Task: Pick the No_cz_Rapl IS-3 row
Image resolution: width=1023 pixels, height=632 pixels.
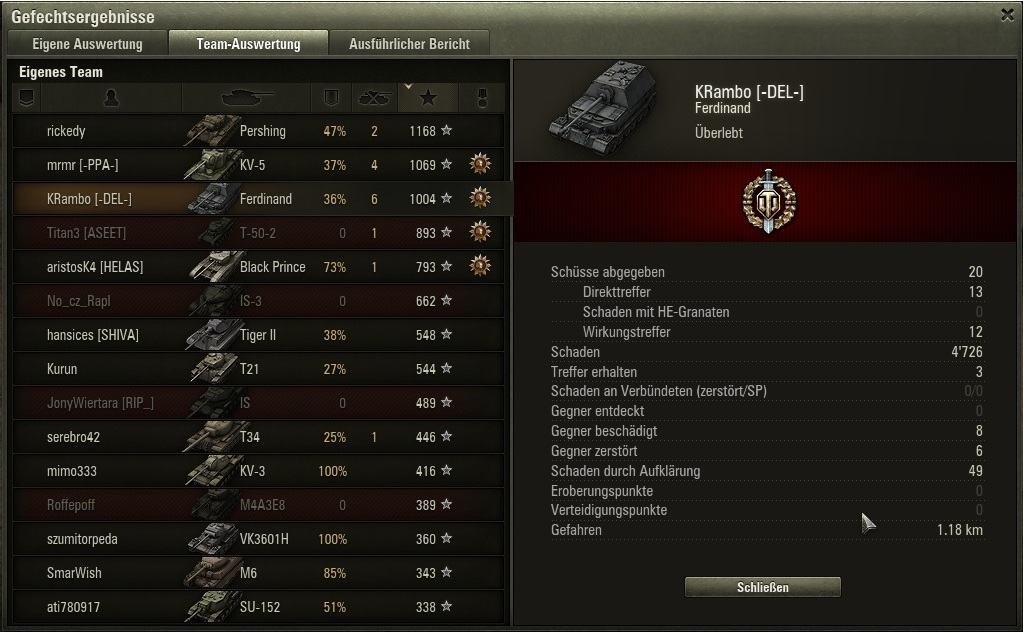Action: coord(260,301)
